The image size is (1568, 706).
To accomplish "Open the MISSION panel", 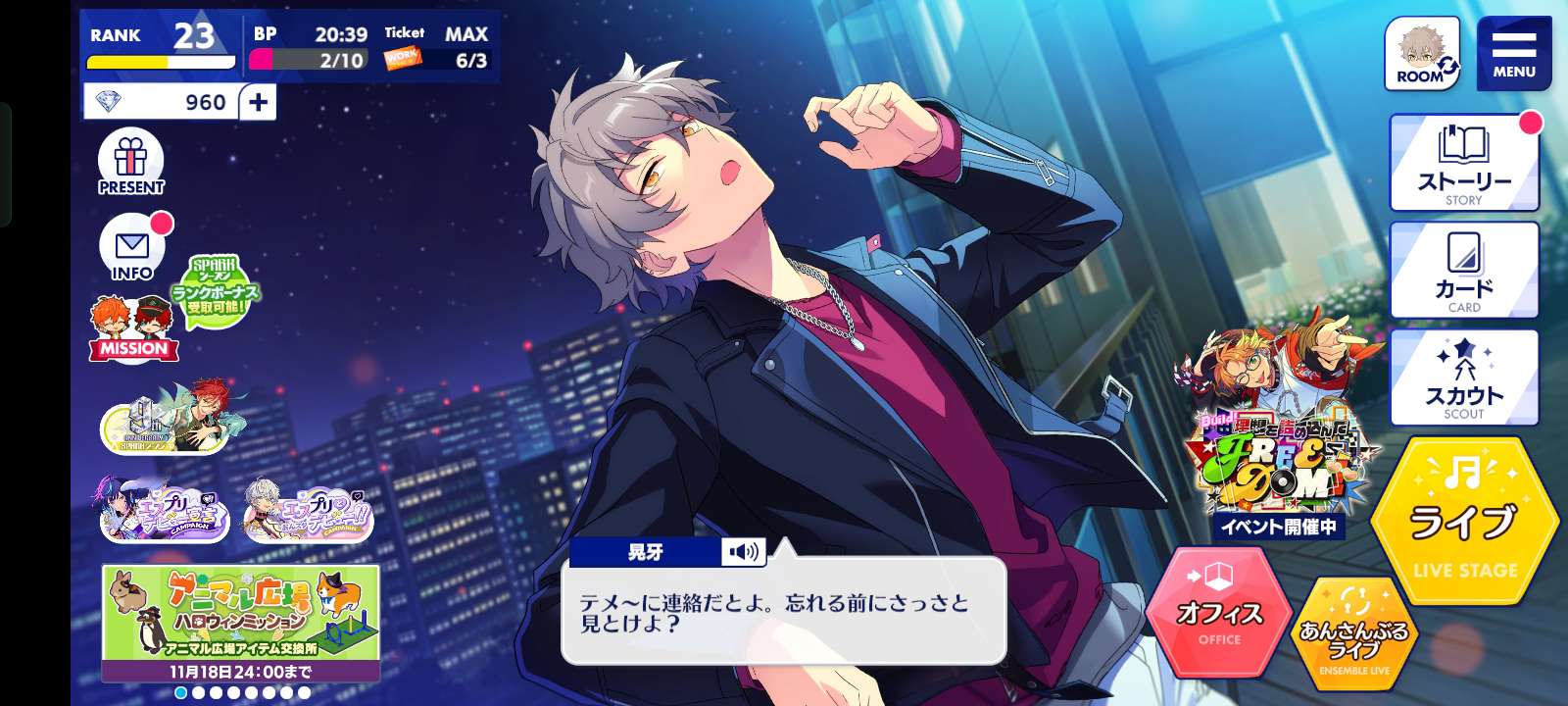I will pyautogui.click(x=132, y=330).
